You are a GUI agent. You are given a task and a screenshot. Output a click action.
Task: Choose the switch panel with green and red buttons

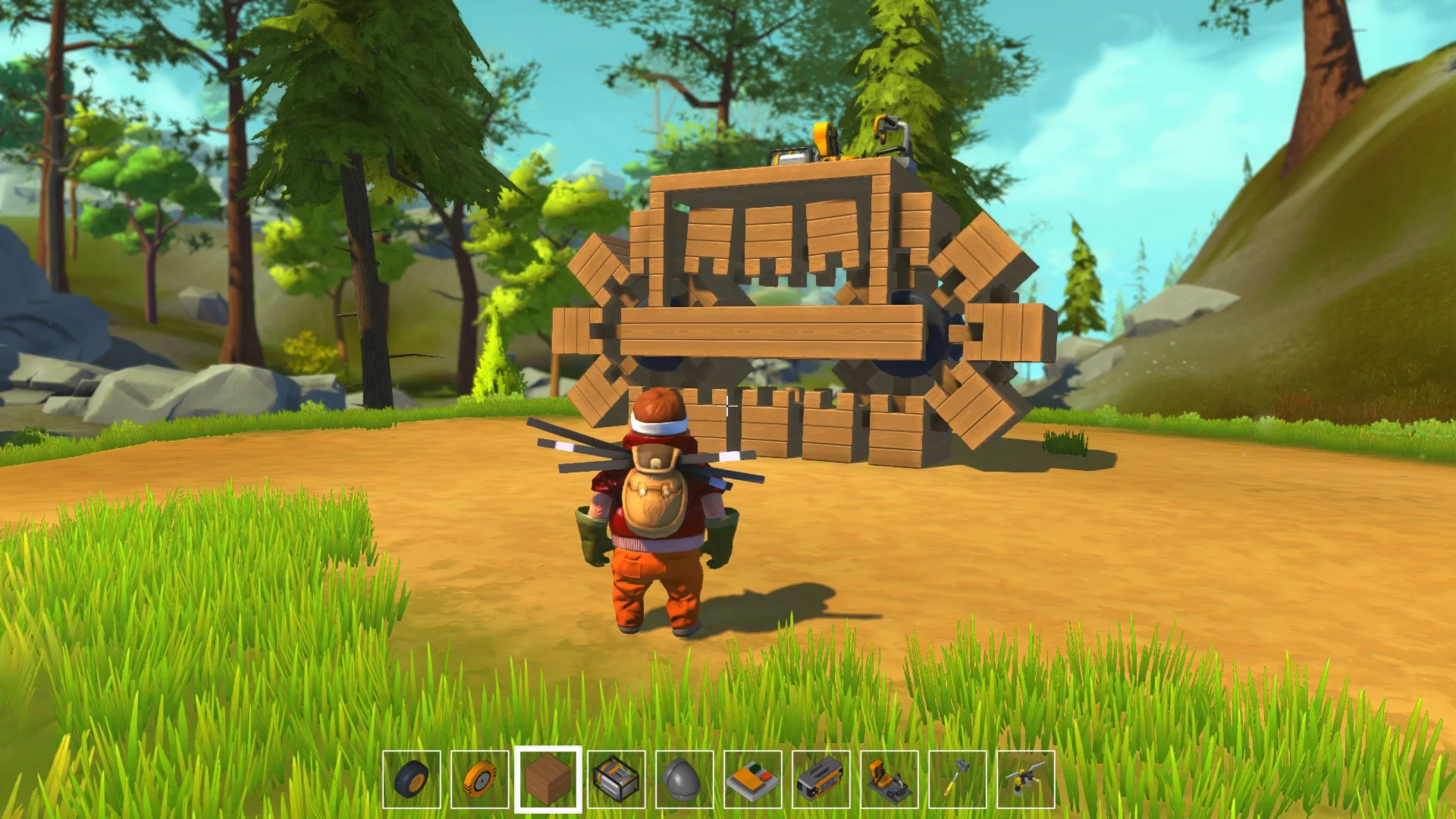(x=753, y=779)
